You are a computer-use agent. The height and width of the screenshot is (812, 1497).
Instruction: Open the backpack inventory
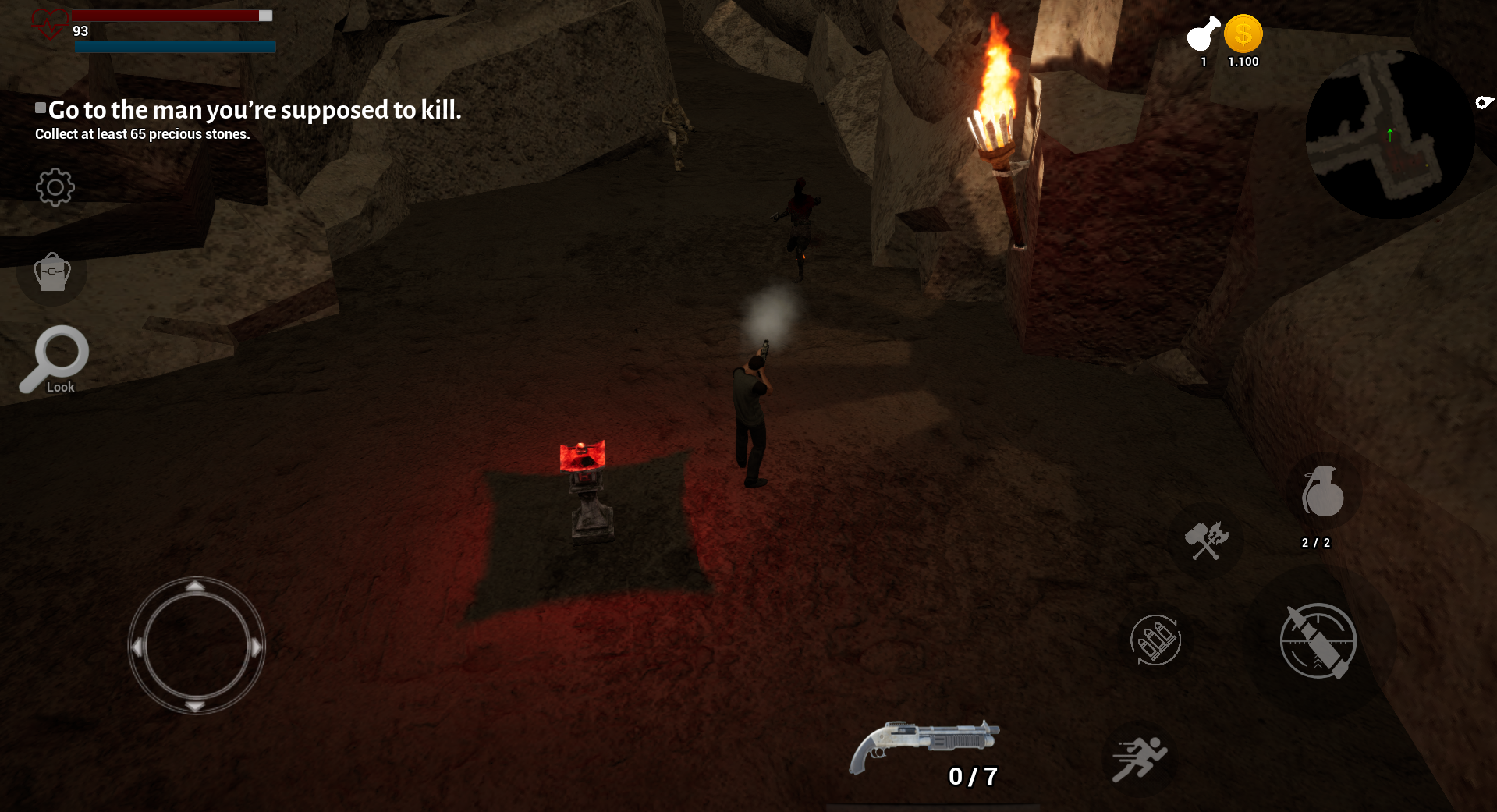point(52,273)
